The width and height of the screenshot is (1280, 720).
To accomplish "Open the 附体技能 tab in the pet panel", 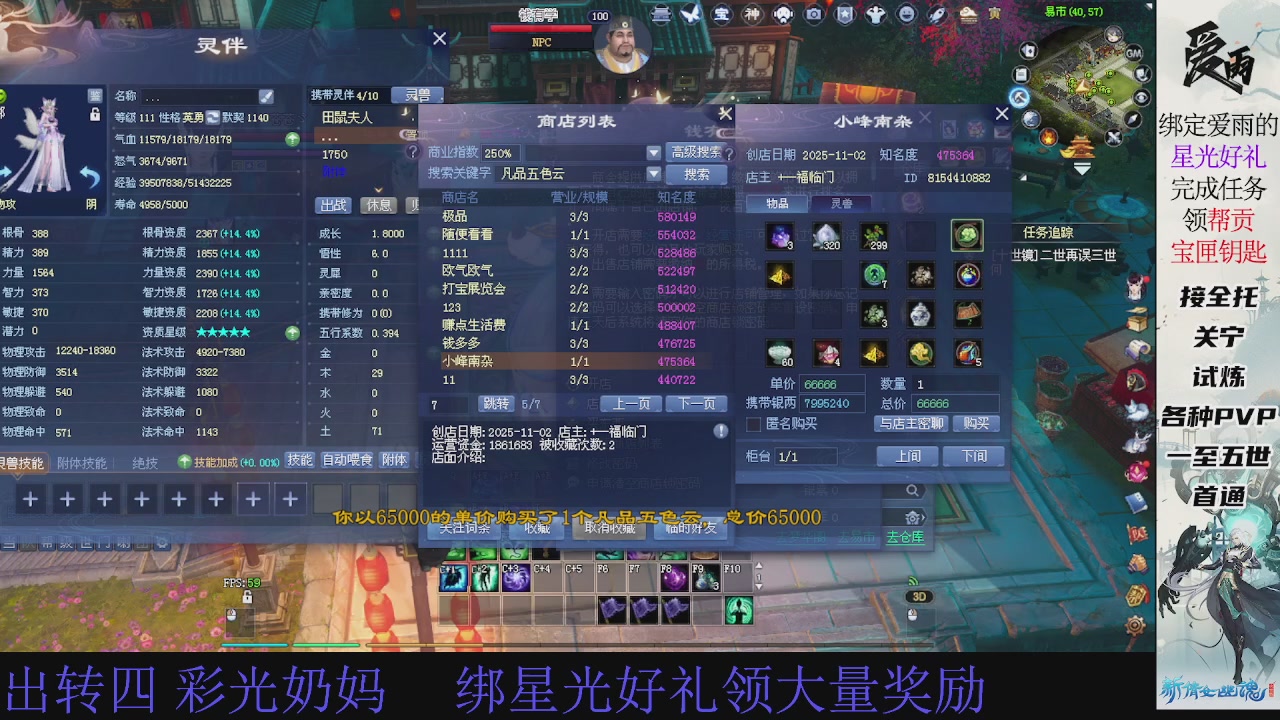I will tap(84, 461).
